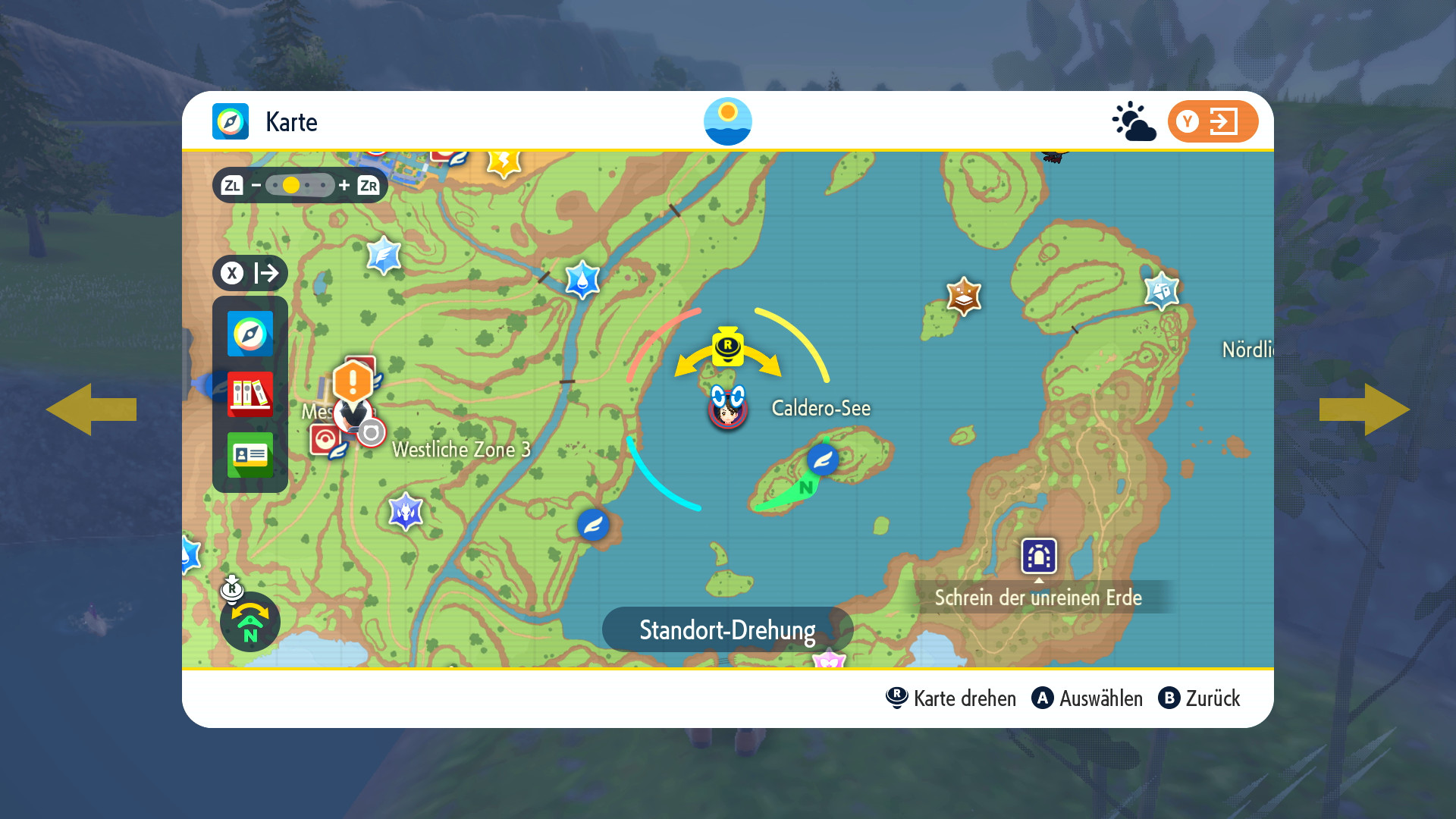Choose the brown ground Tera raid crystal
The image size is (1456, 819).
[964, 296]
